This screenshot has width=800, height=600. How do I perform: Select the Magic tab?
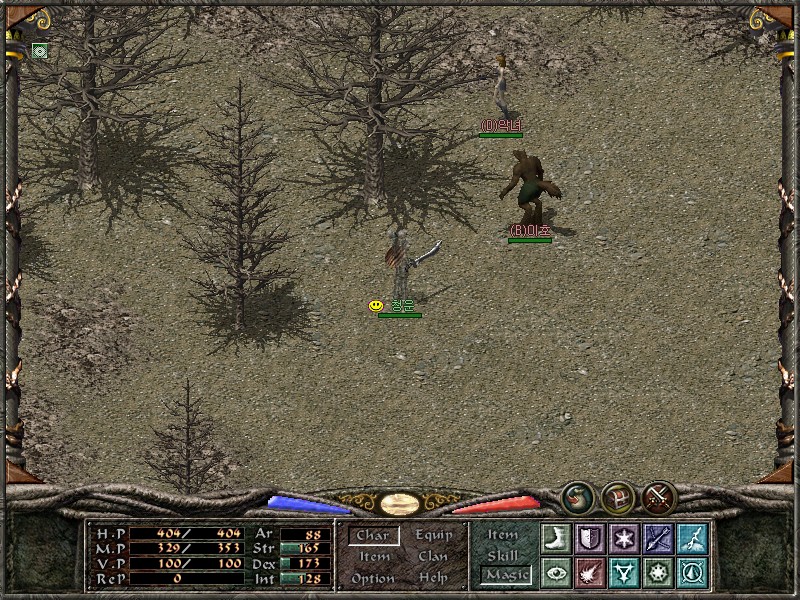505,575
